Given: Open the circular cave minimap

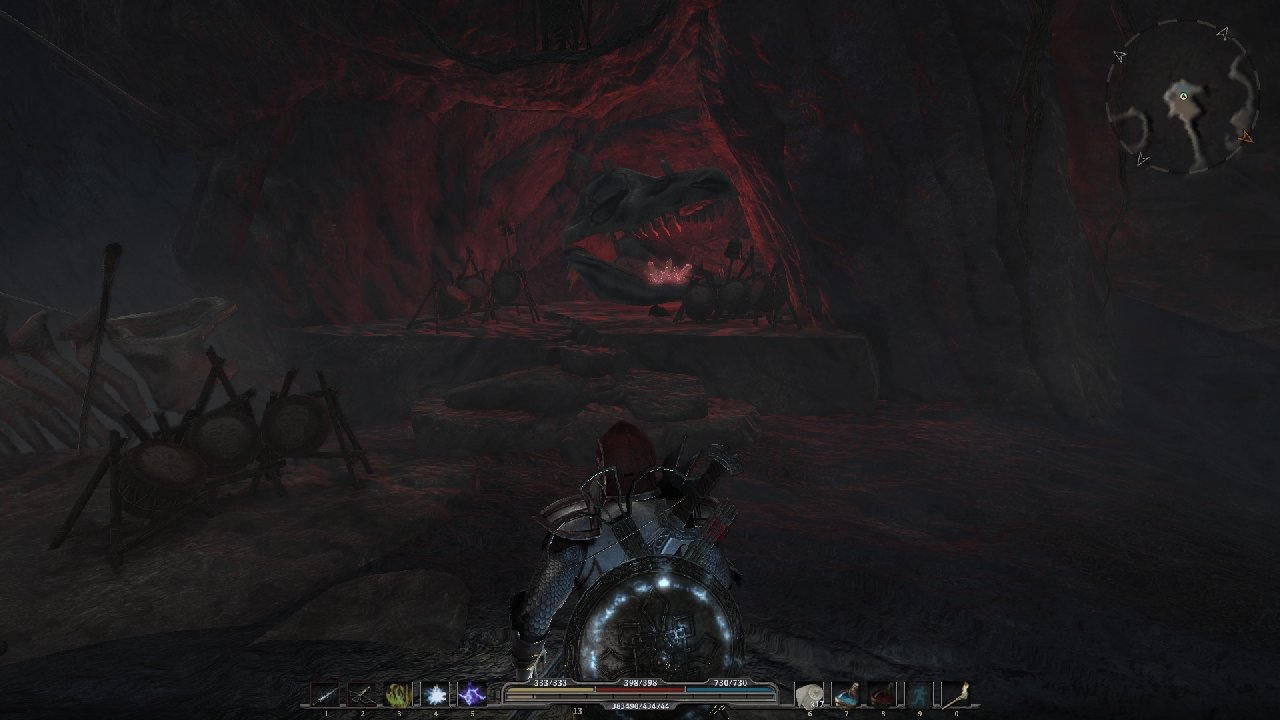Looking at the screenshot, I should [x=1181, y=98].
